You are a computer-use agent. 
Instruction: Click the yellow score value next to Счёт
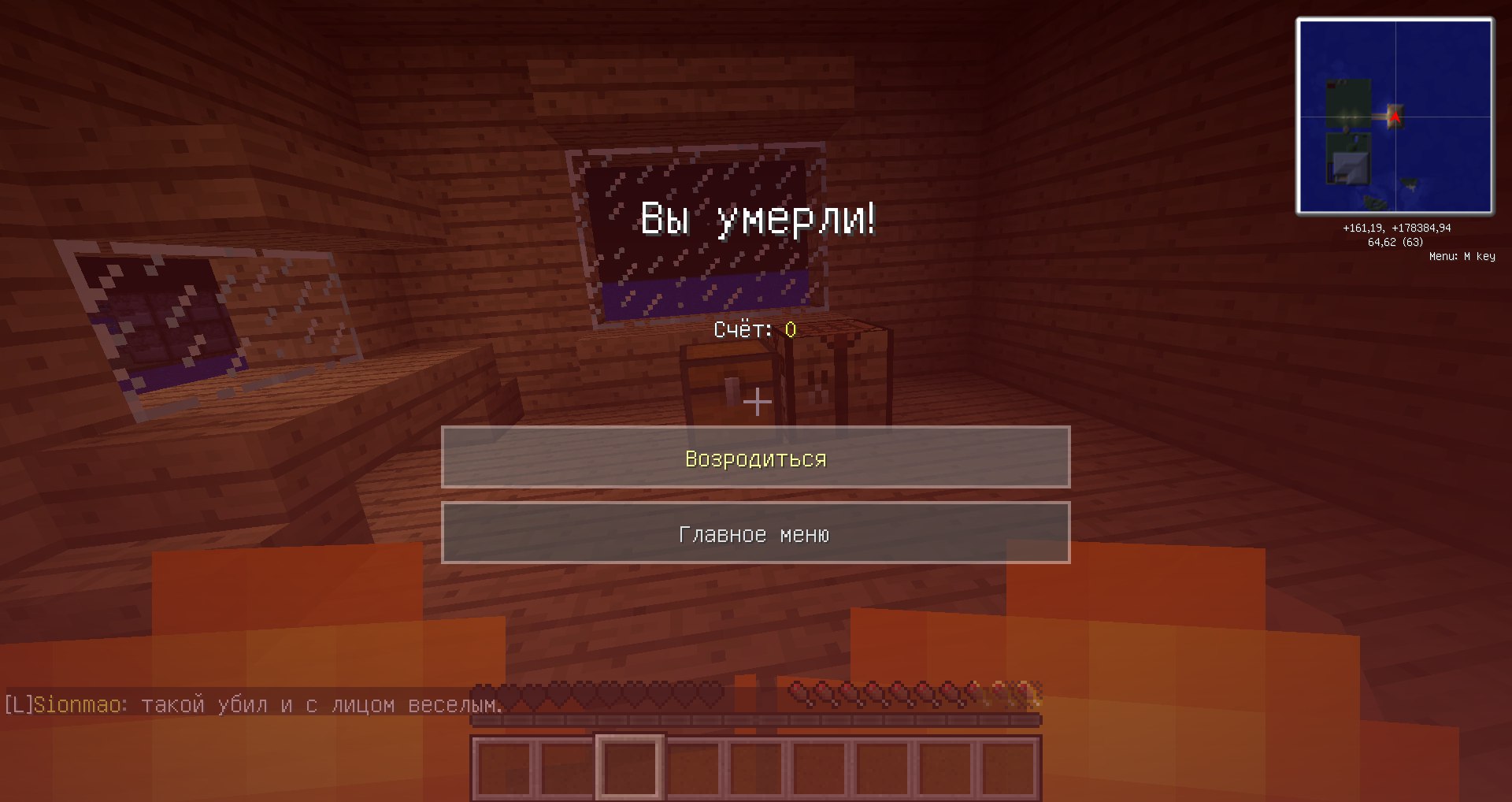789,331
